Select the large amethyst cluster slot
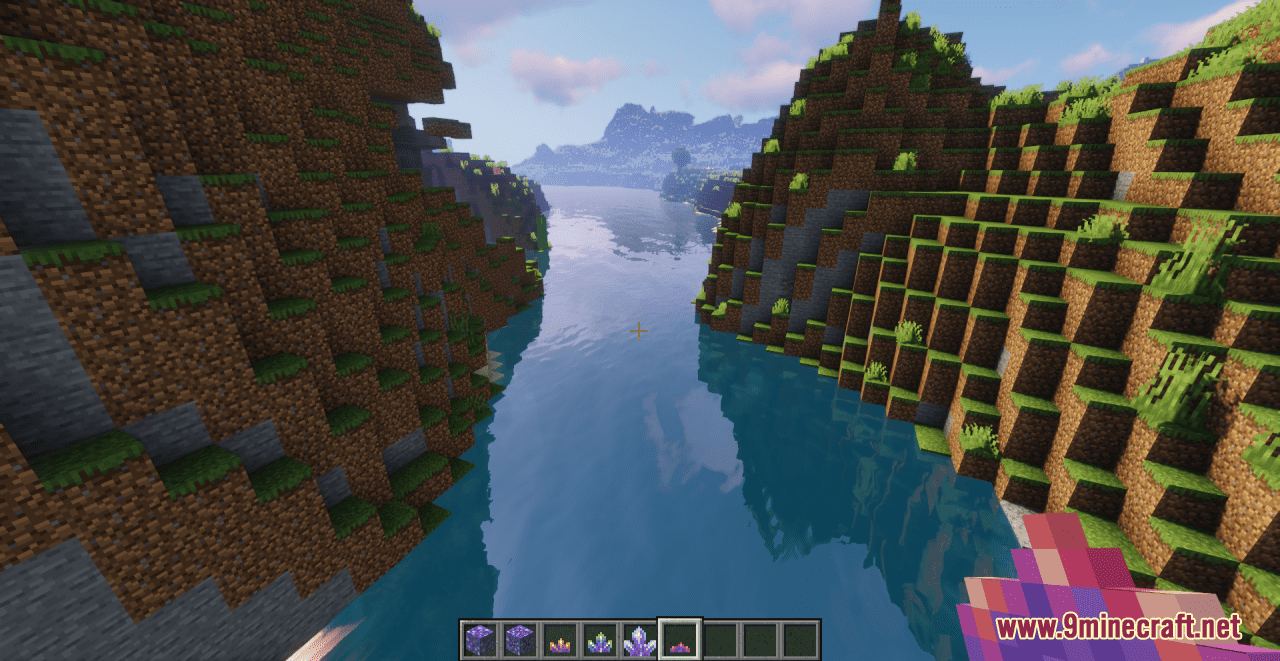The width and height of the screenshot is (1280, 661). click(x=639, y=640)
